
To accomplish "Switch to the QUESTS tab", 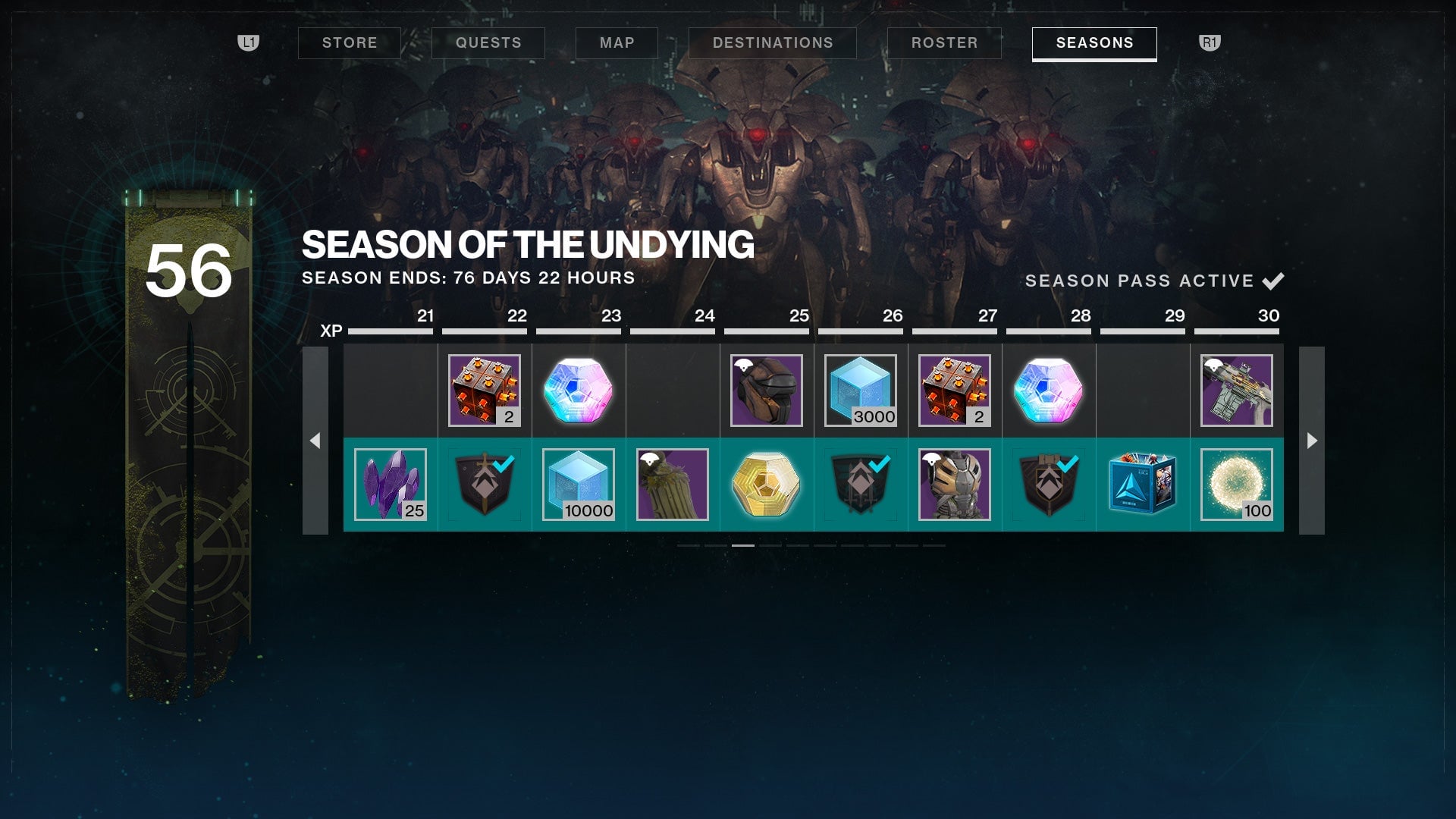I will pos(488,42).
